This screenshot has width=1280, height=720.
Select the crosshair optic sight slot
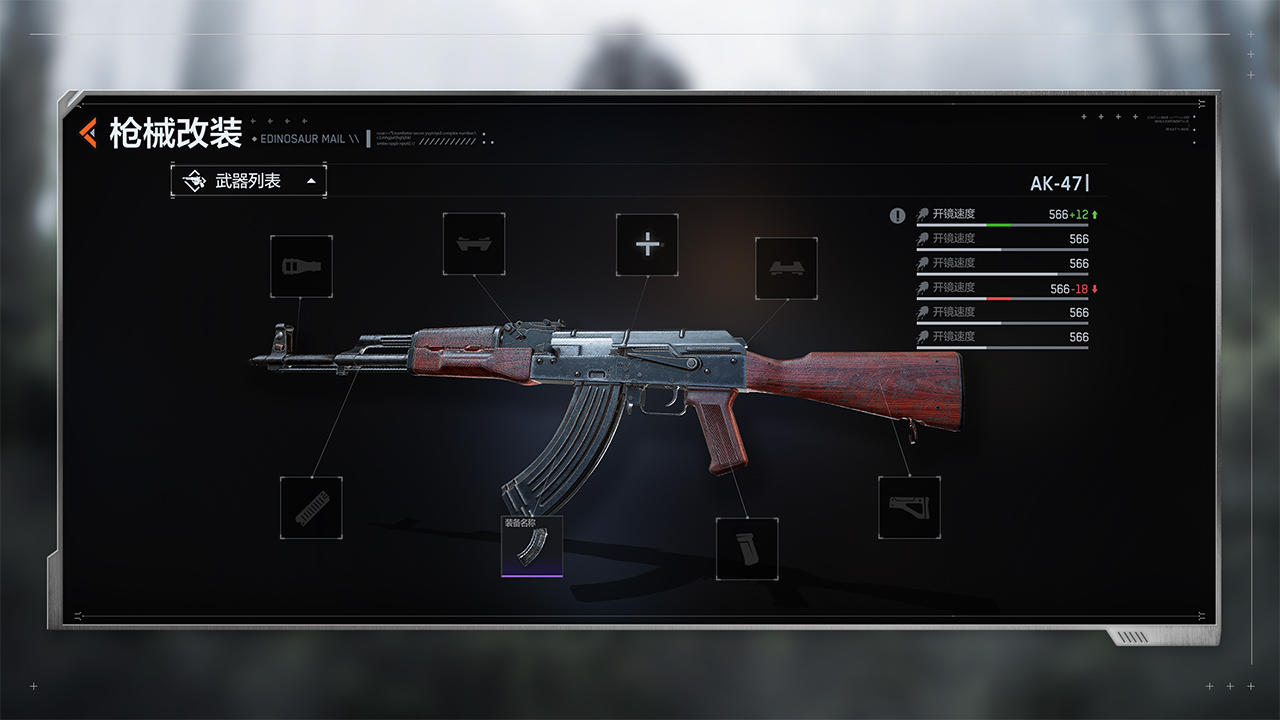(647, 243)
